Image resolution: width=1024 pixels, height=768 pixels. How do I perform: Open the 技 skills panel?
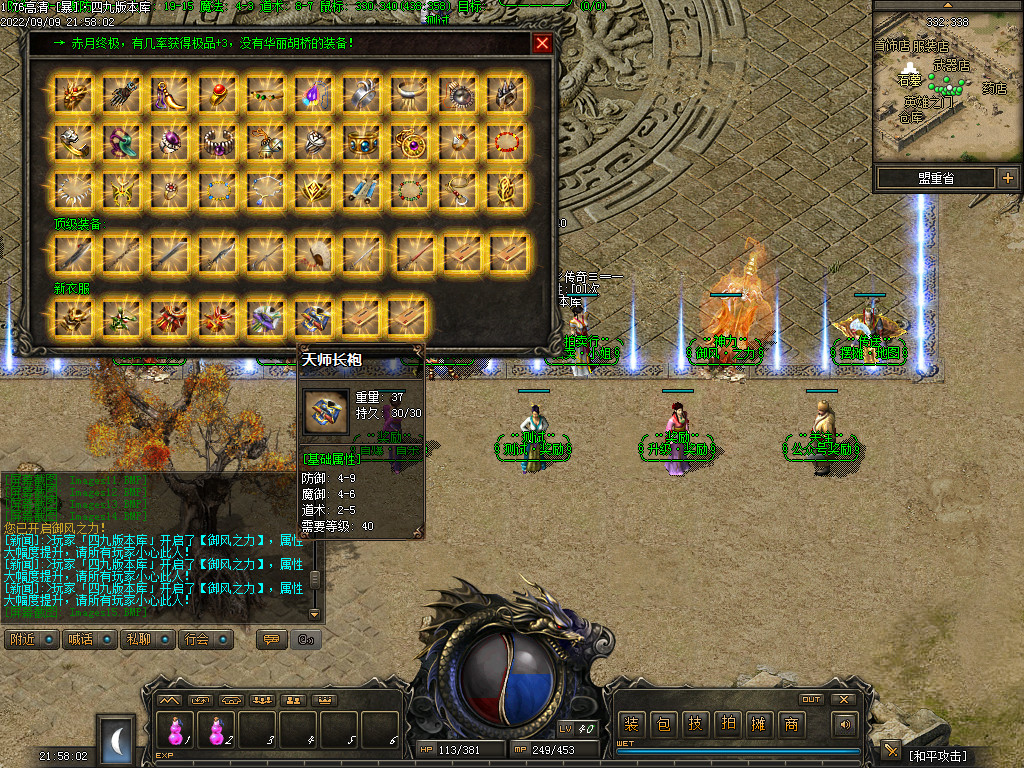[x=695, y=725]
